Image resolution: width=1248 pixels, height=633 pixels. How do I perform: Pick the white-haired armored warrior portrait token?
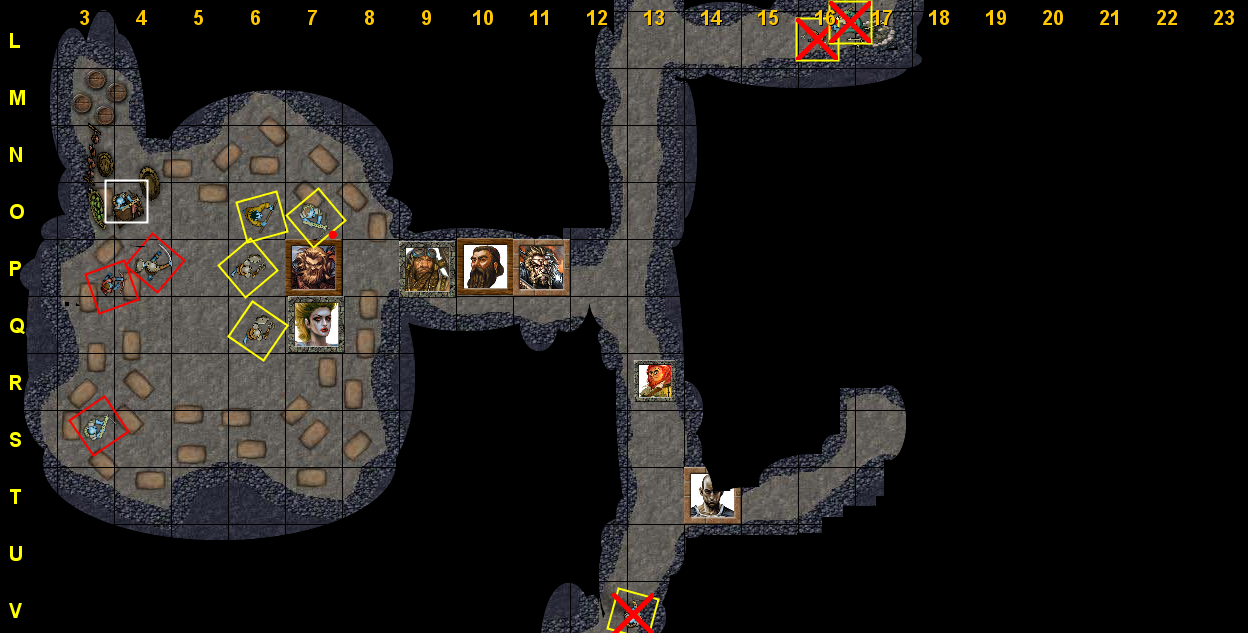coord(543,267)
